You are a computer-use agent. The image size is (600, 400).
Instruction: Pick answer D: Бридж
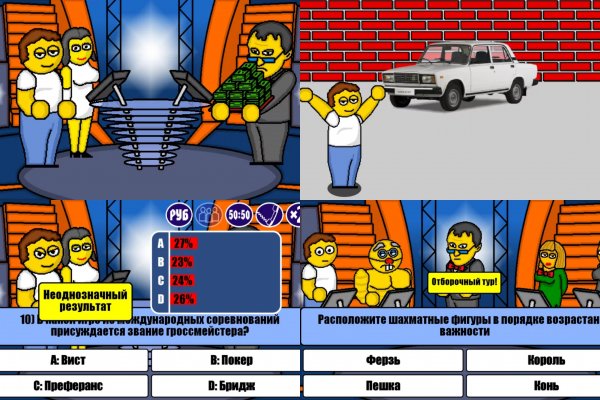[224, 383]
